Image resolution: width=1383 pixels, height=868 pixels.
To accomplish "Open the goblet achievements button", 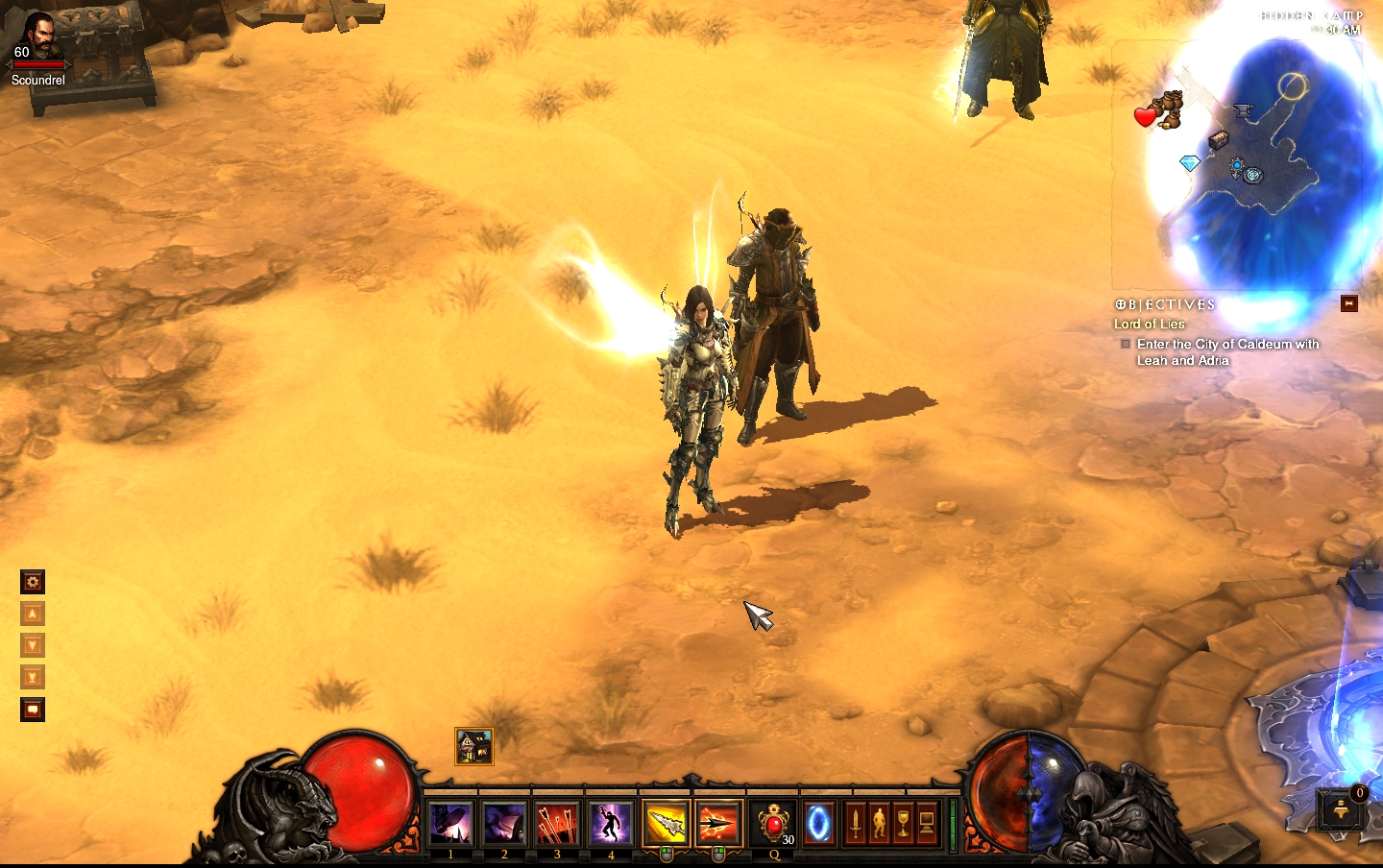I will click(903, 824).
